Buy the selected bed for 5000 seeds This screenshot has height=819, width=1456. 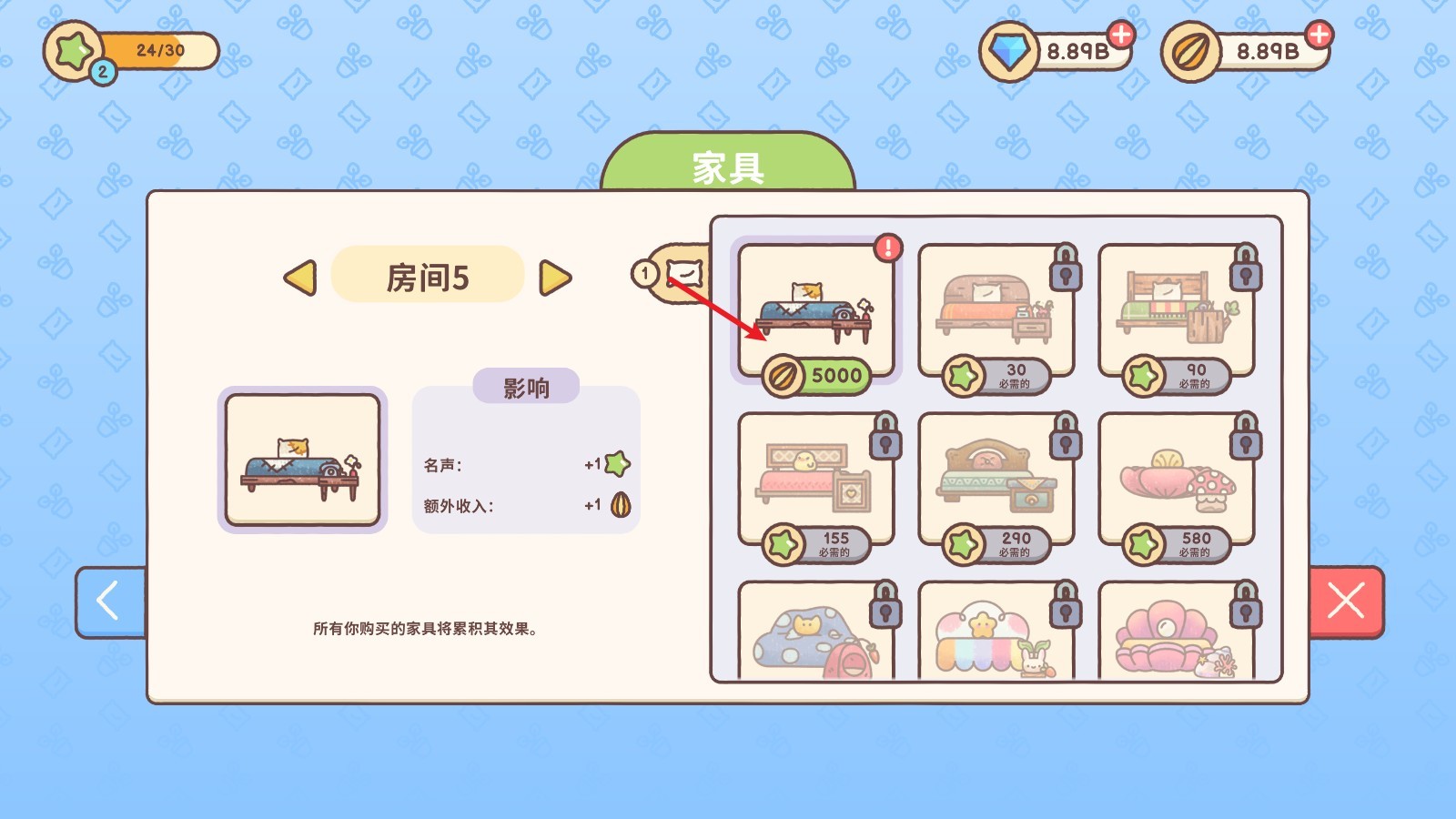(817, 374)
